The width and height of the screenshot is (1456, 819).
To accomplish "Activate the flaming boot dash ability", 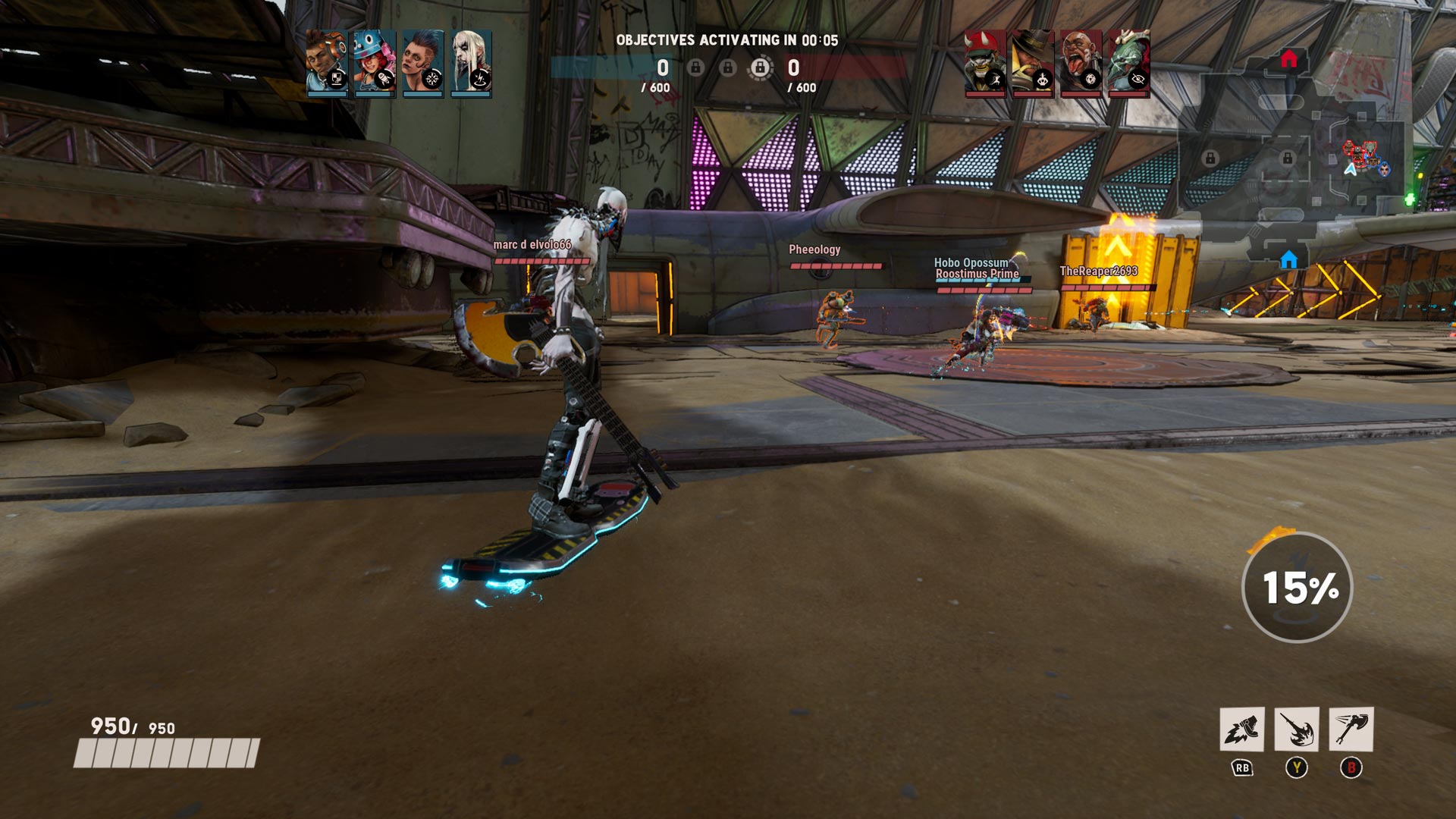I will 1241,730.
